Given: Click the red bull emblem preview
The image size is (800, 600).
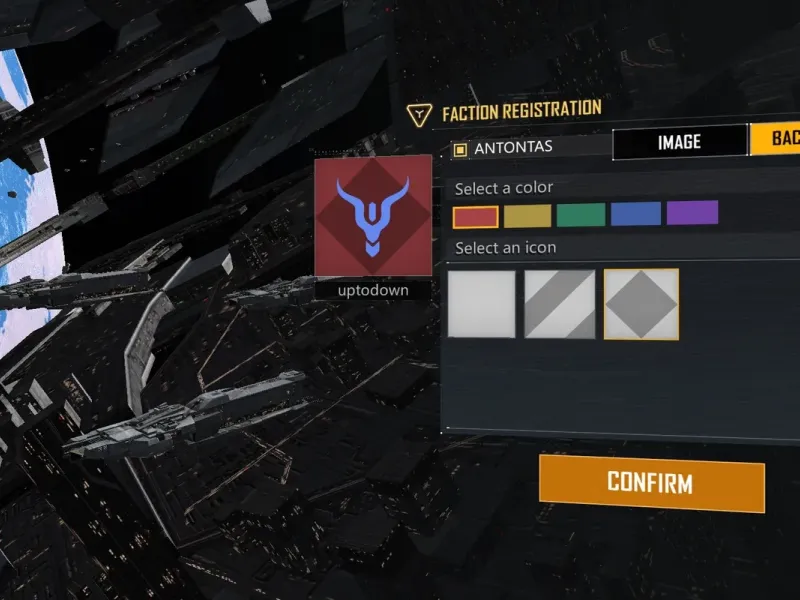Looking at the screenshot, I should point(373,216).
